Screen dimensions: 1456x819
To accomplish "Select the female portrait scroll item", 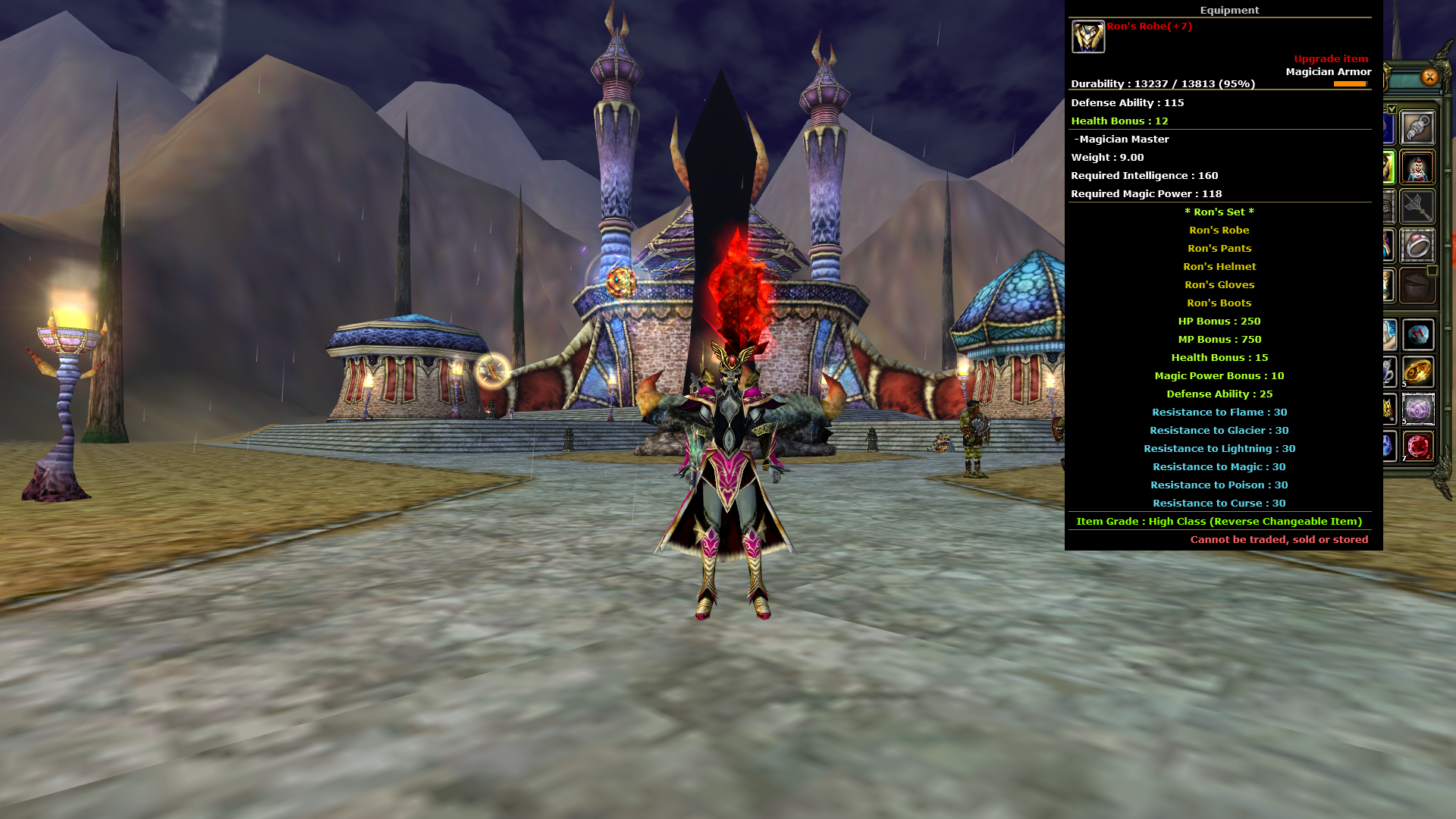I will click(x=1418, y=168).
